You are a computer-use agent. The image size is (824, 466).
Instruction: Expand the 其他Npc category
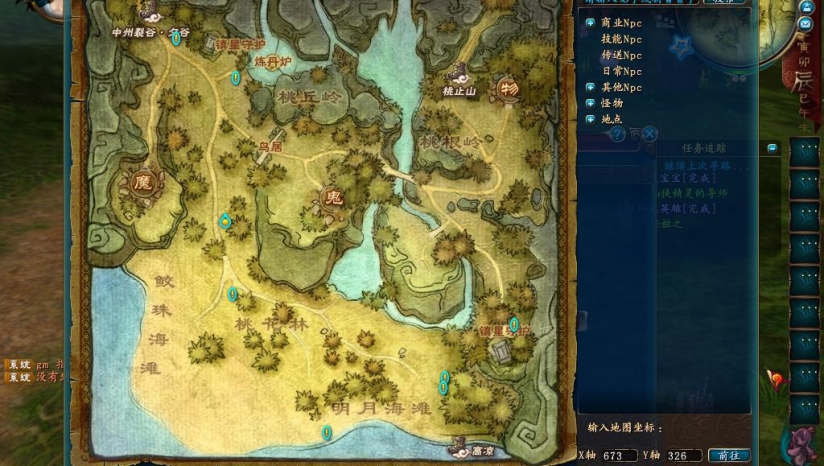pos(590,88)
